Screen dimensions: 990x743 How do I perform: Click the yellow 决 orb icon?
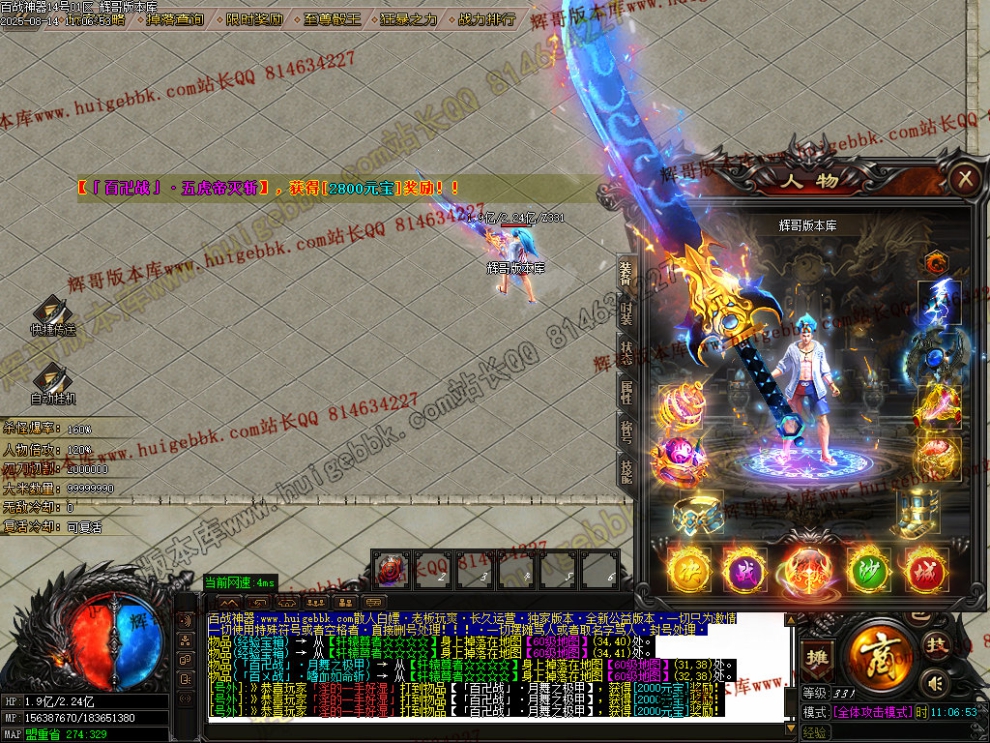[689, 569]
